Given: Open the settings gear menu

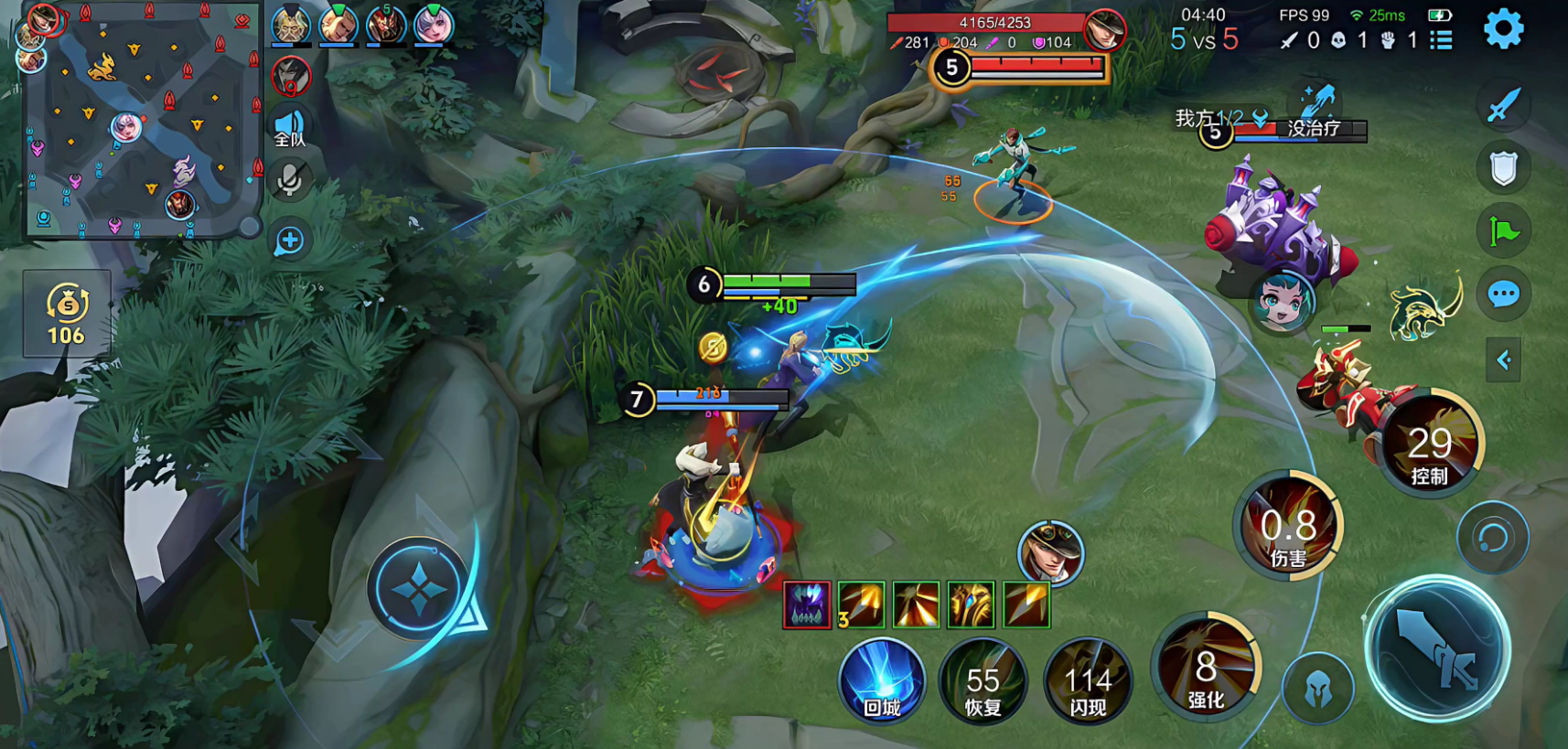Looking at the screenshot, I should (1503, 30).
